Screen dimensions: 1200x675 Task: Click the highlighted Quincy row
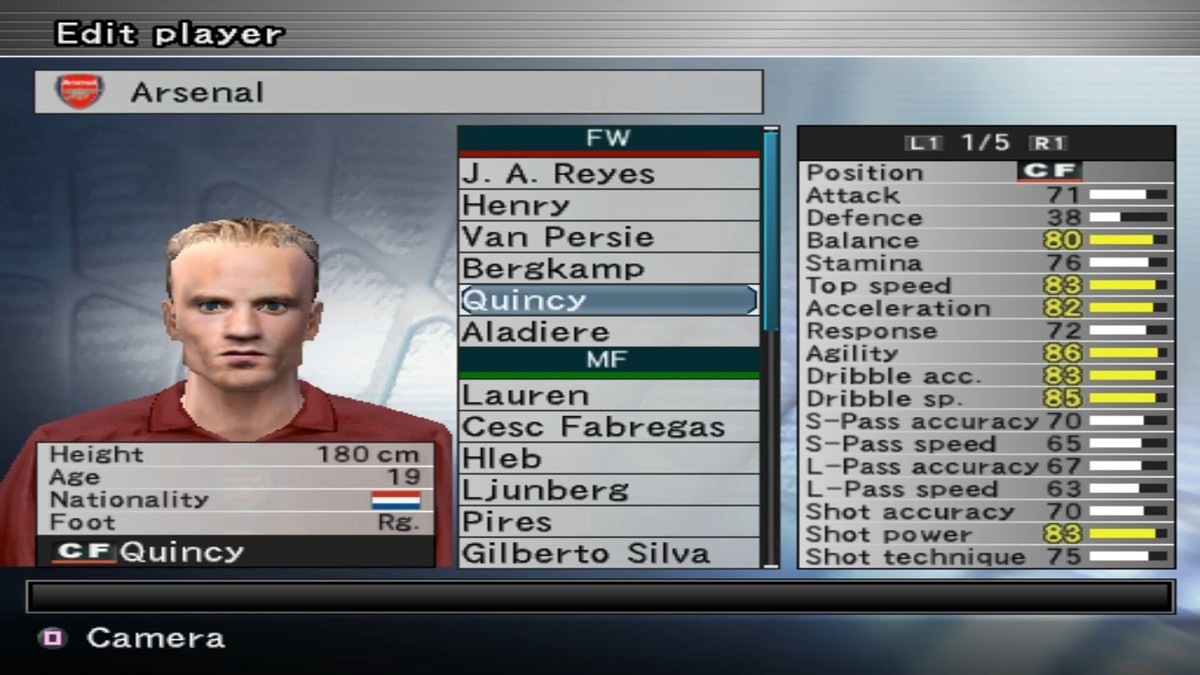[x=608, y=300]
